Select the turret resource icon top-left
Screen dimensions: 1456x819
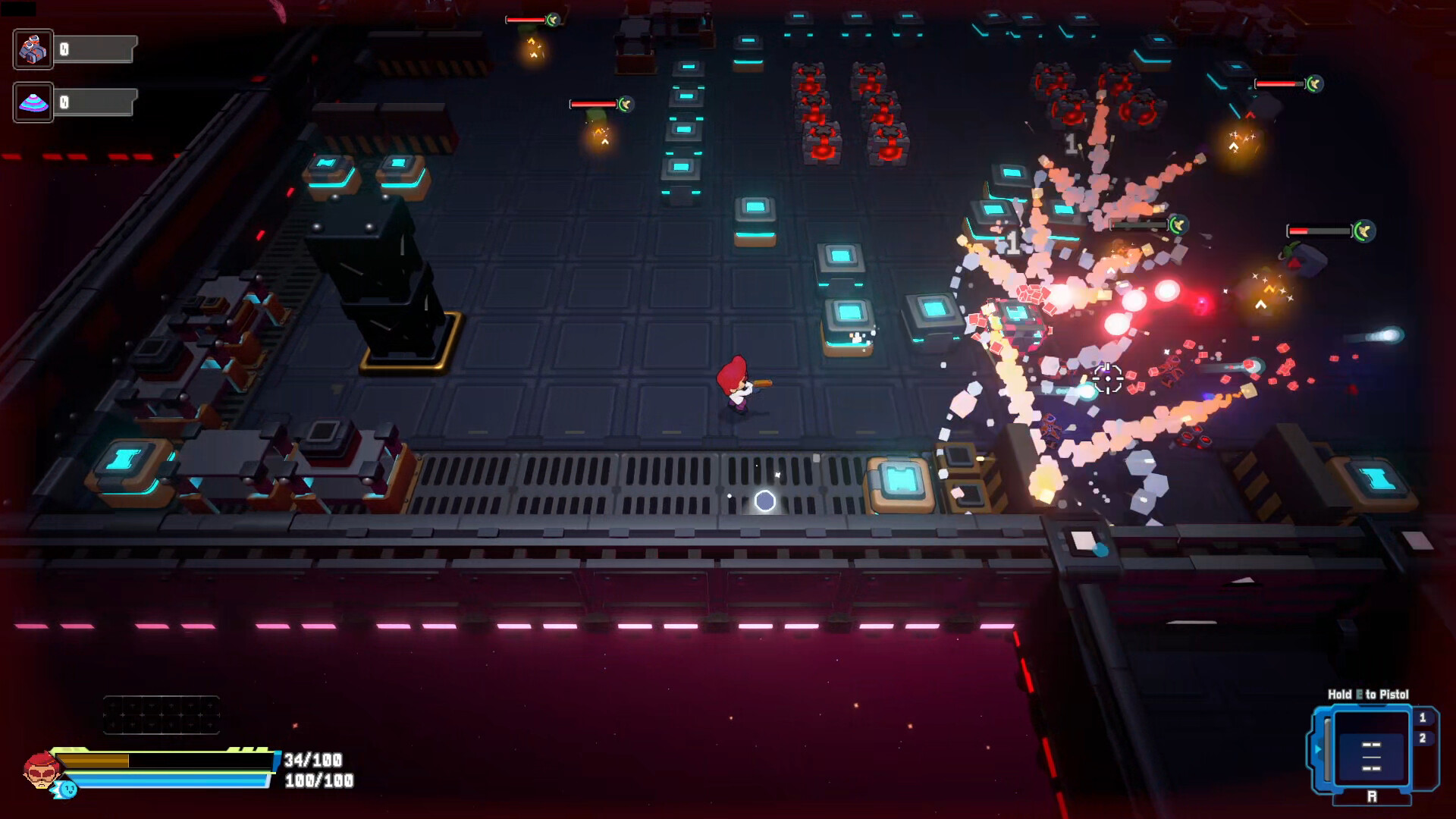[x=33, y=49]
